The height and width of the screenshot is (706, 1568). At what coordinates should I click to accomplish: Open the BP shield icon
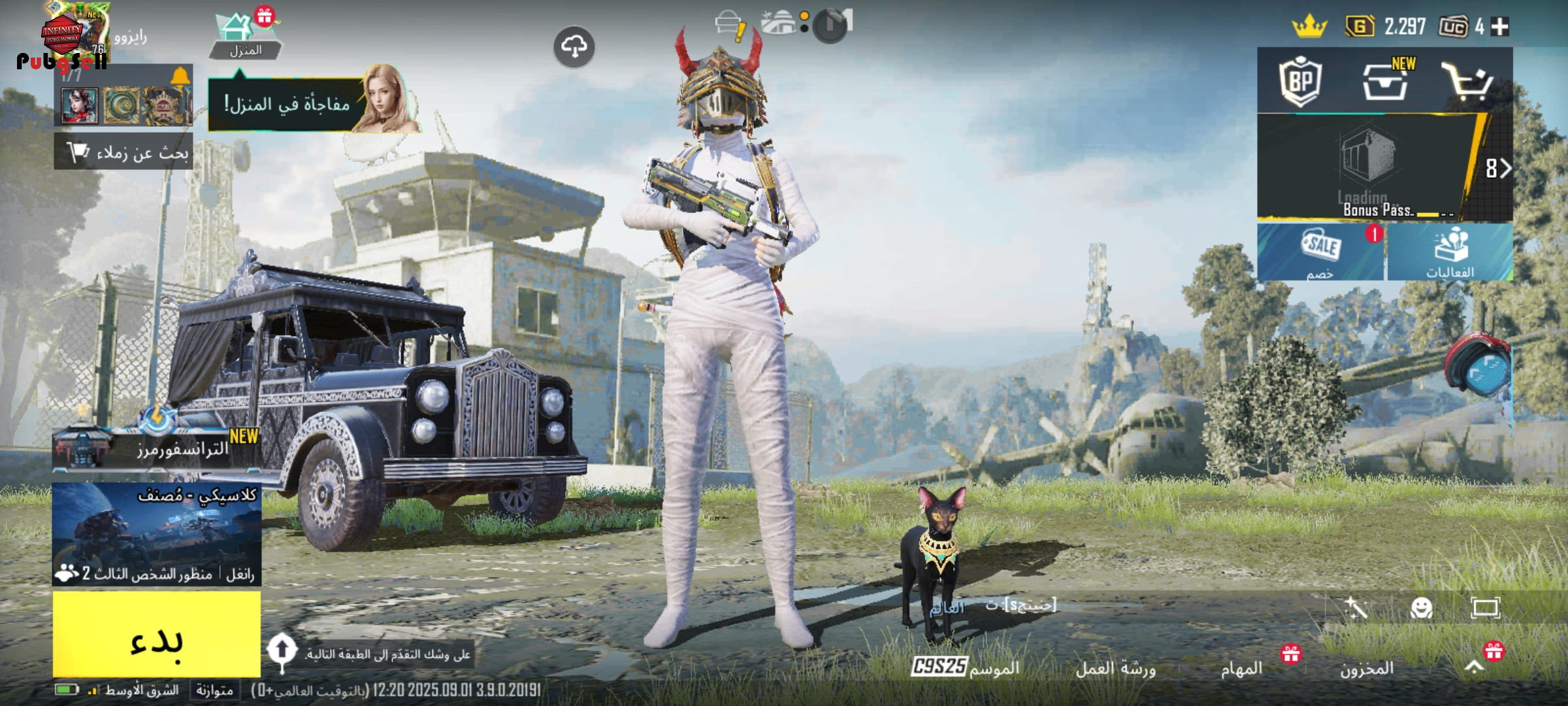pos(1300,82)
